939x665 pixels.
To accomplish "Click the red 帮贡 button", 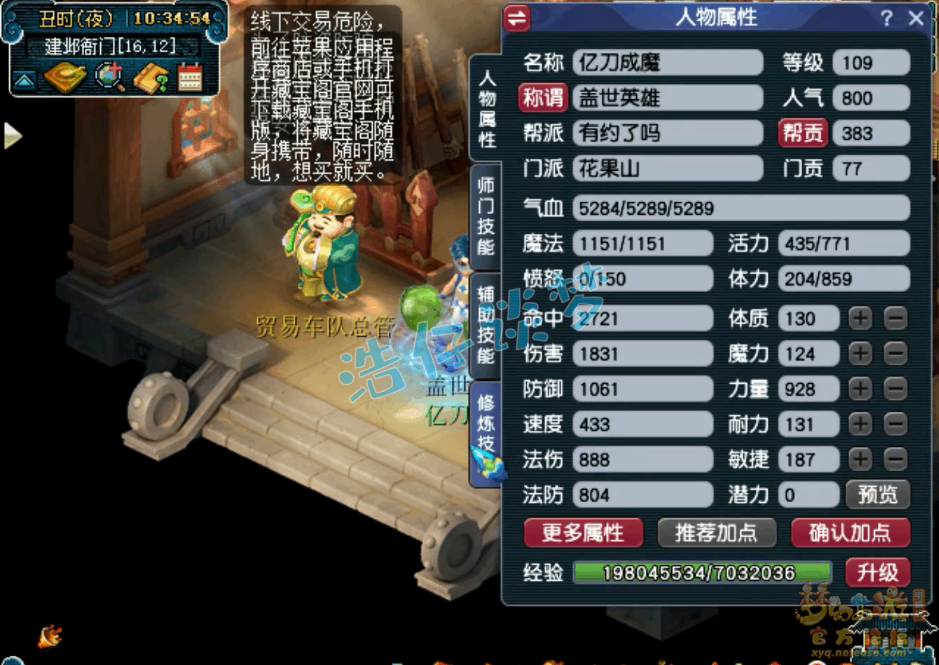I will click(803, 133).
